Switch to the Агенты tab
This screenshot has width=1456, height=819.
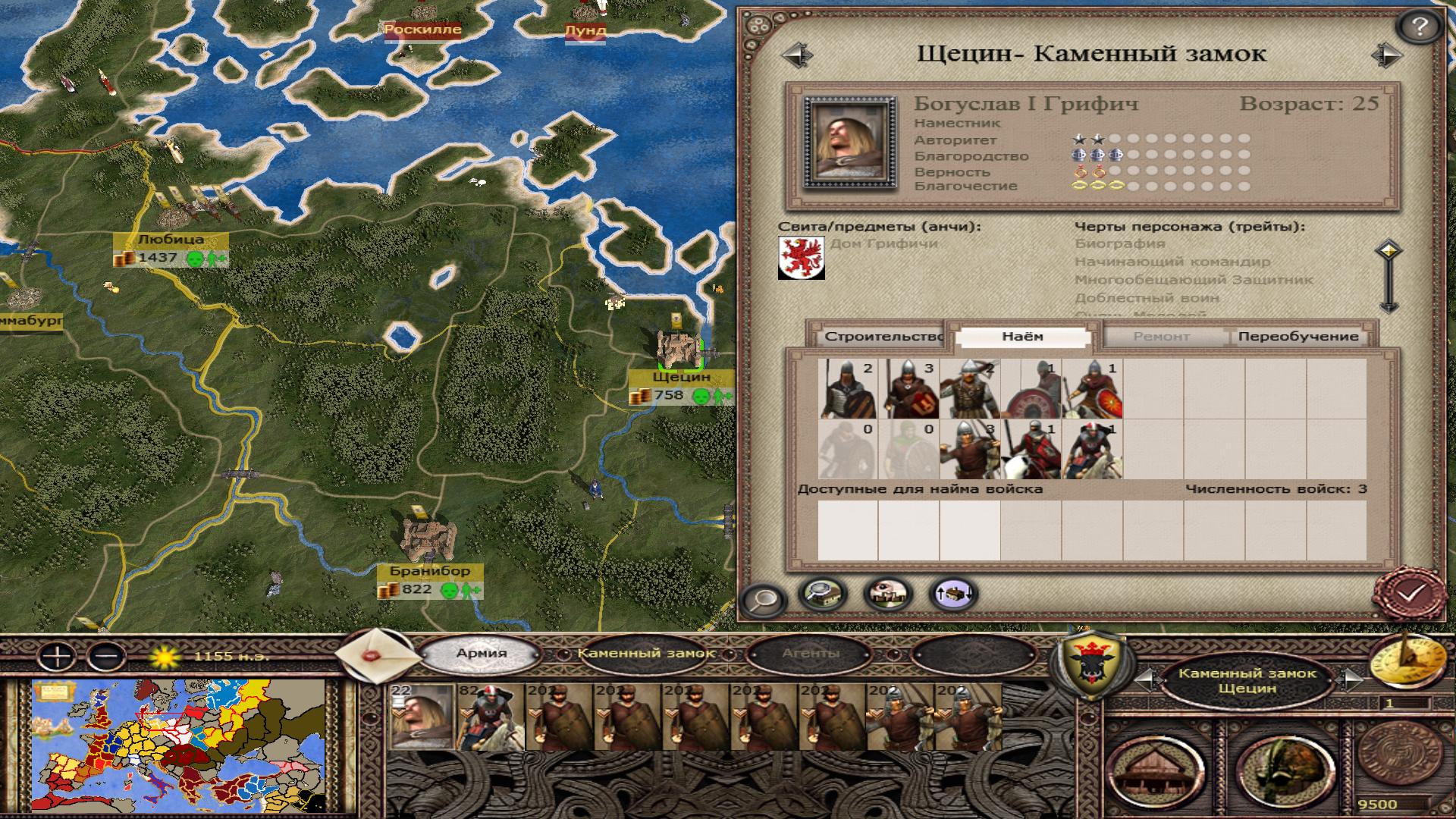point(811,653)
